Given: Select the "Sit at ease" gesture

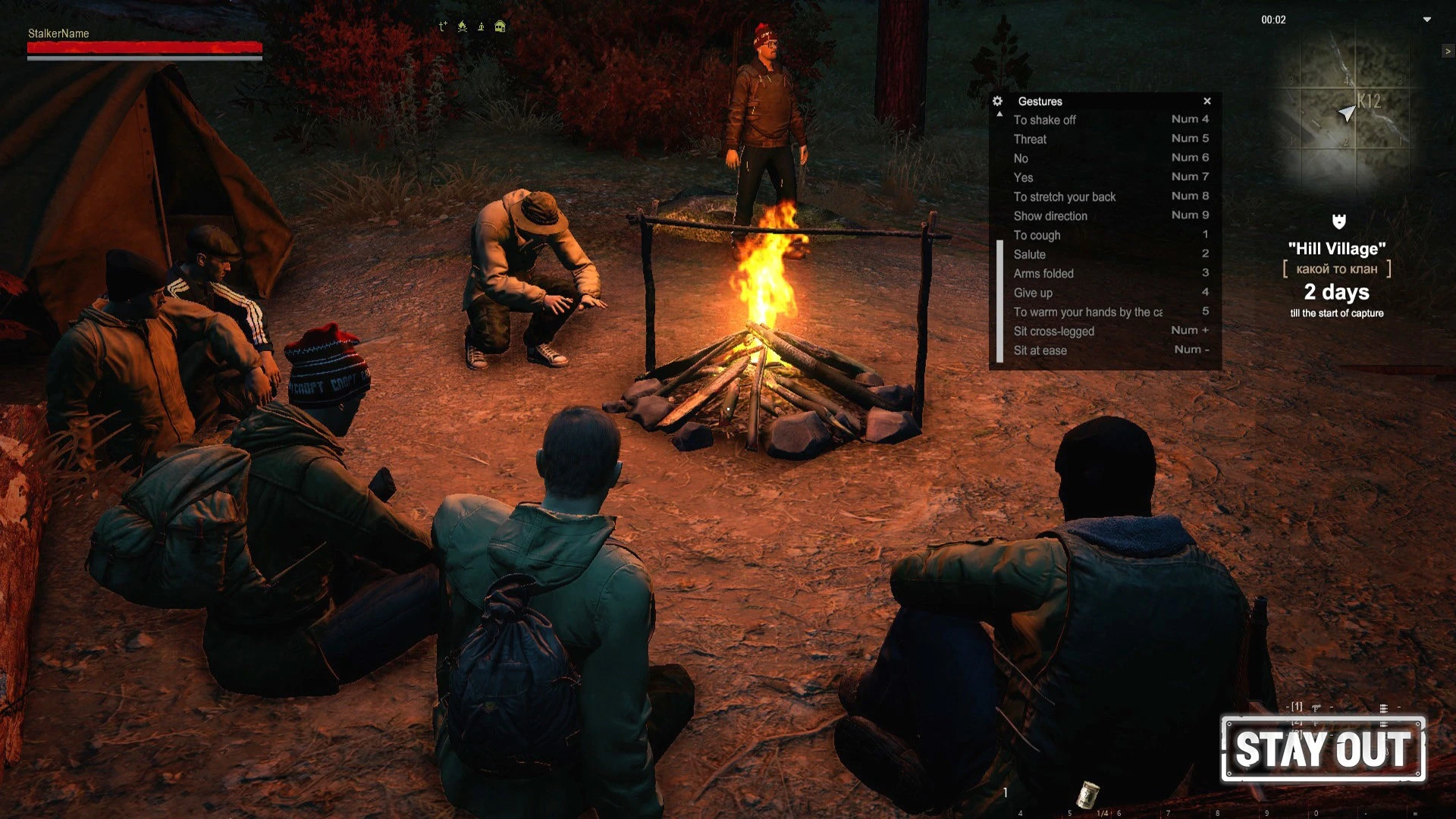Looking at the screenshot, I should pyautogui.click(x=1040, y=350).
